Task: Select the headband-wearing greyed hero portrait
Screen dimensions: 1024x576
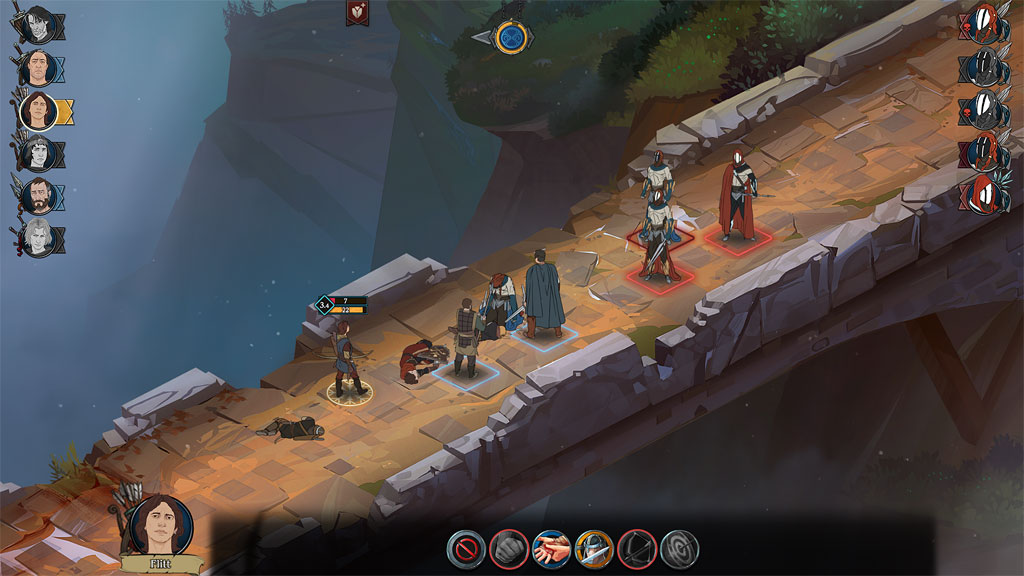Action: tap(37, 154)
